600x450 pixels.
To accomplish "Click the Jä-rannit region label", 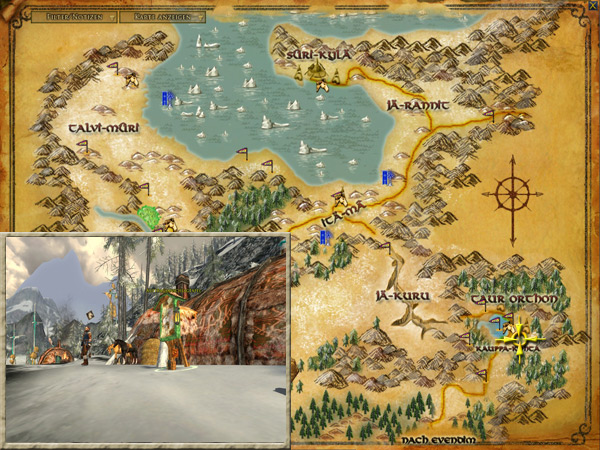I will [418, 103].
